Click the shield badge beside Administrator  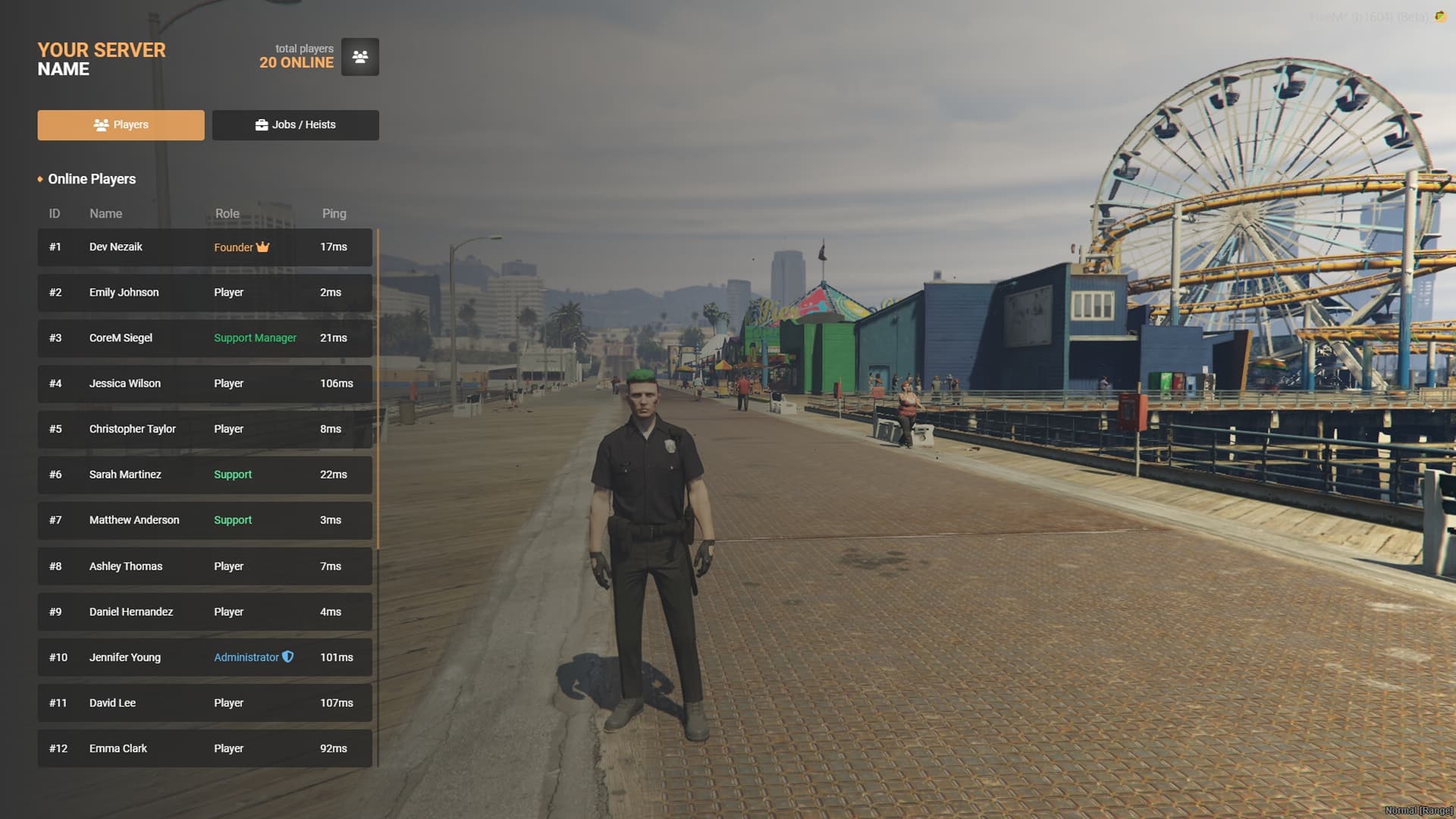[x=287, y=657]
